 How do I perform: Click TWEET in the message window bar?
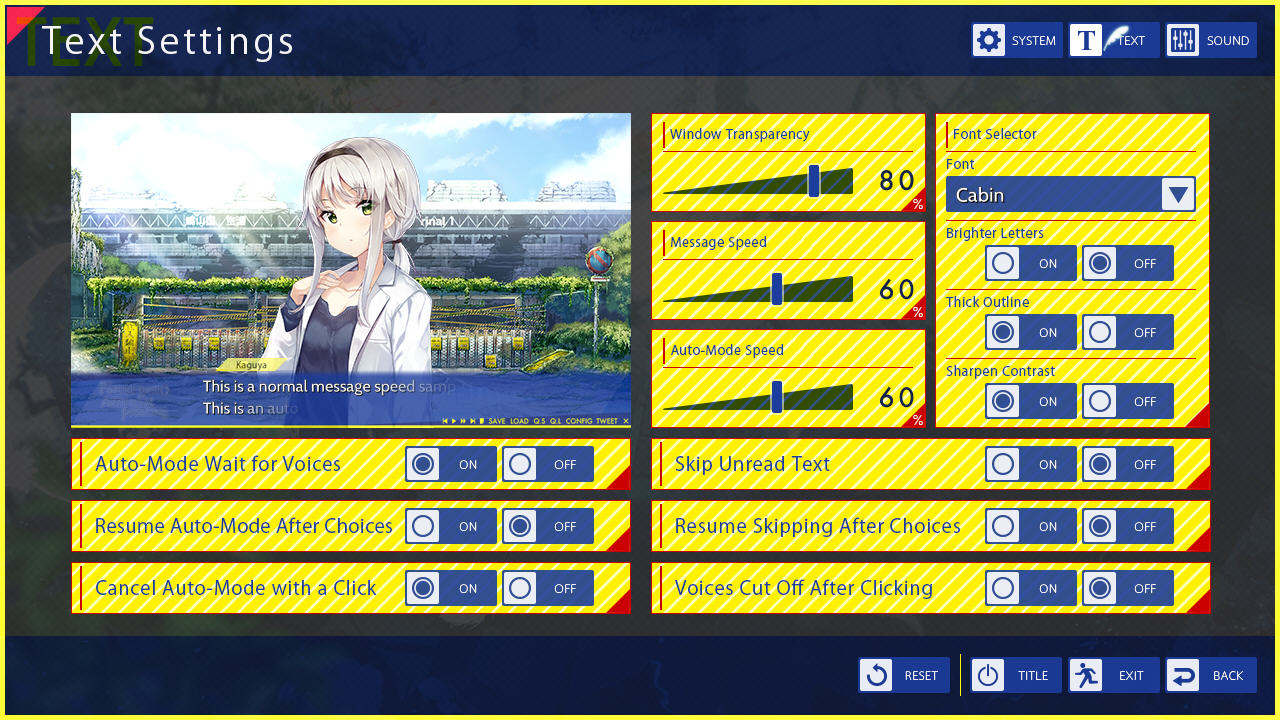click(x=605, y=422)
